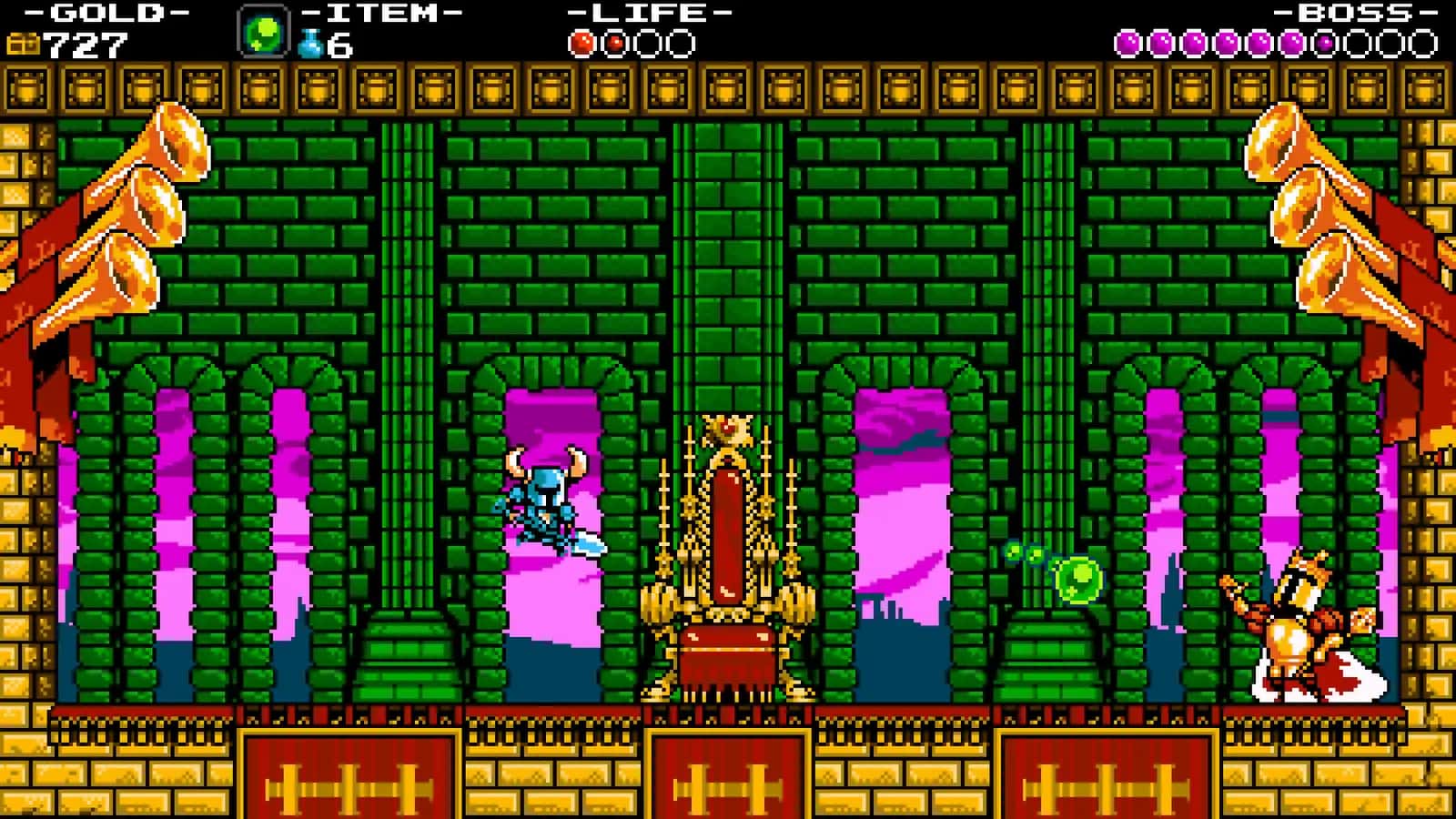Click the rightmost empty boss health circle
This screenshot has width=1456, height=819.
click(x=1424, y=41)
